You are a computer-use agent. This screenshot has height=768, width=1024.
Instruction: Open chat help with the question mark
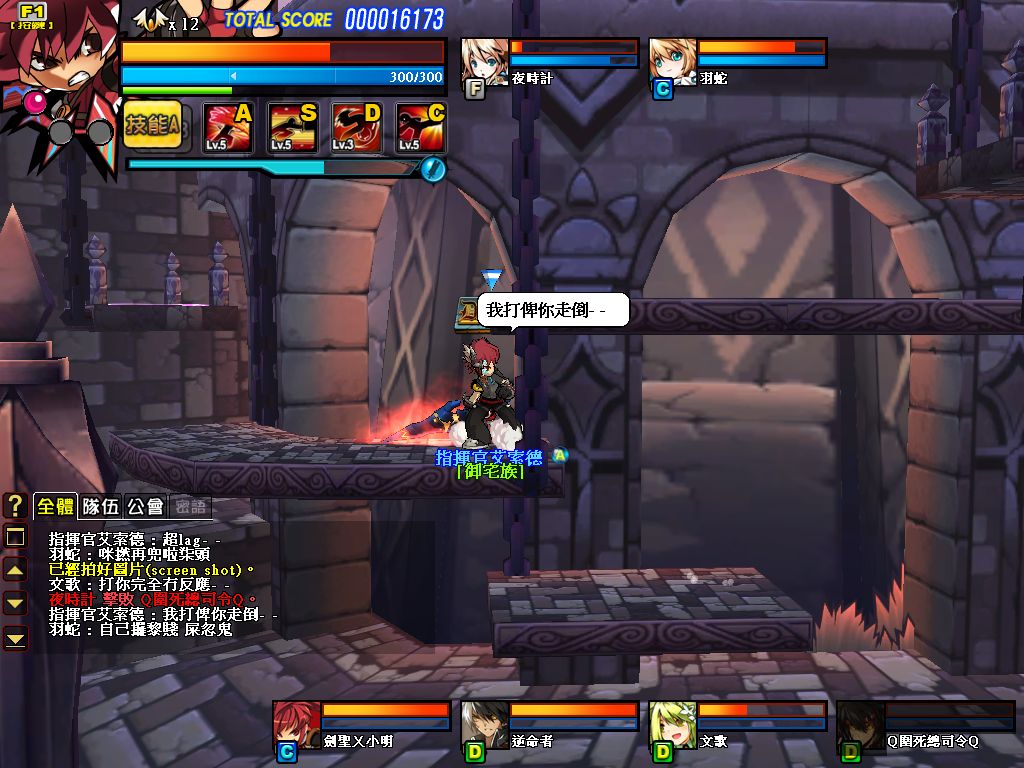point(15,506)
